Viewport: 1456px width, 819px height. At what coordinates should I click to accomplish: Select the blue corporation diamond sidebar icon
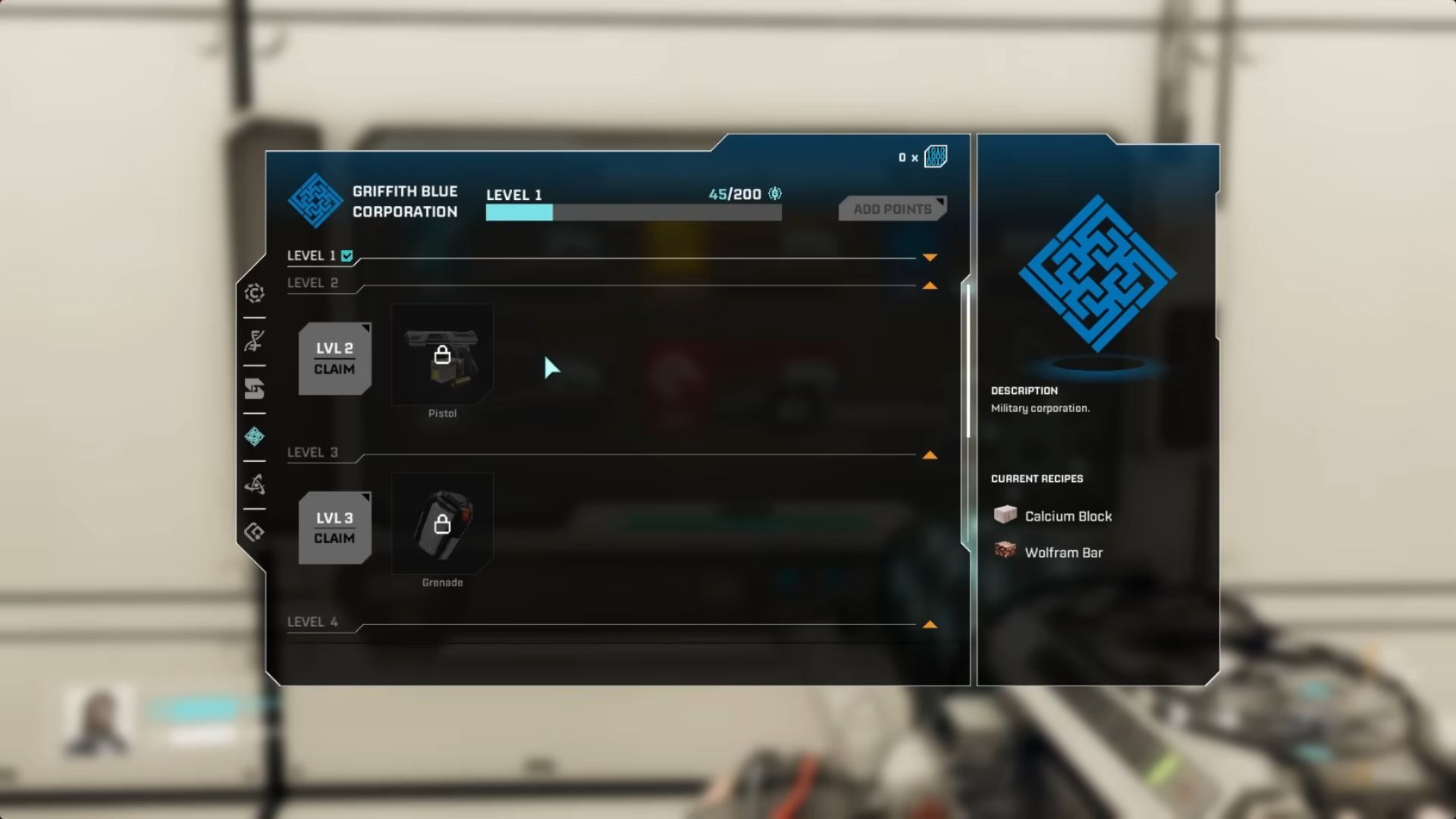point(255,438)
